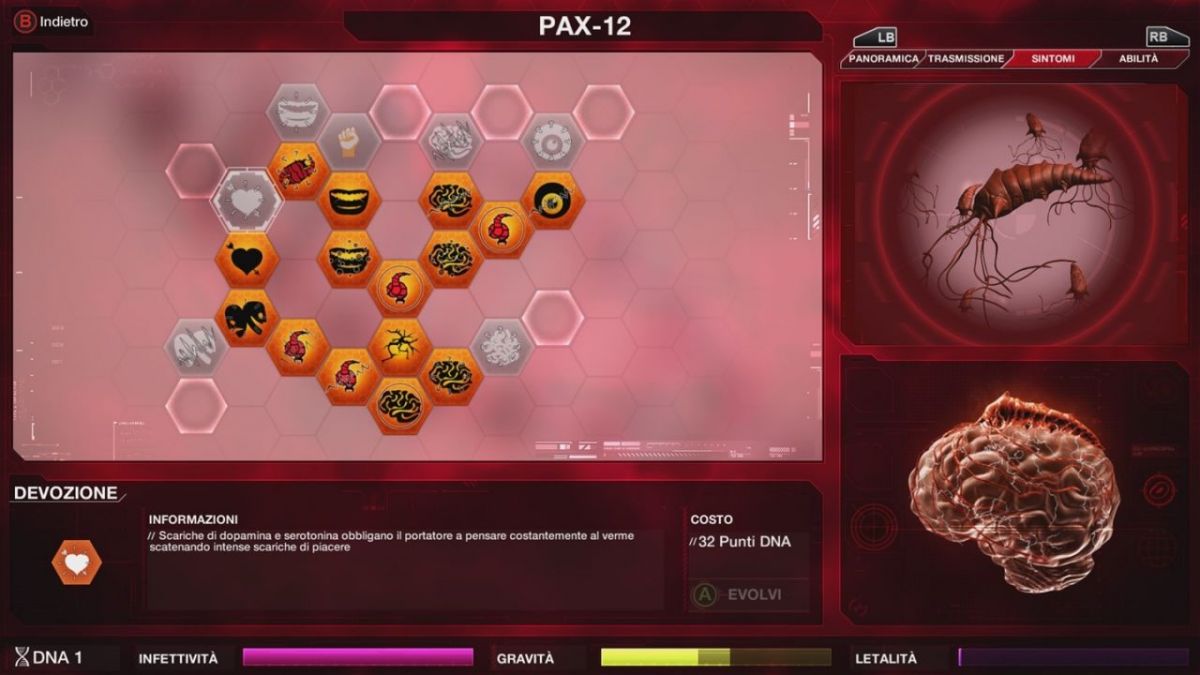Open the Trasmissione tab
This screenshot has width=1200, height=675.
[965, 59]
